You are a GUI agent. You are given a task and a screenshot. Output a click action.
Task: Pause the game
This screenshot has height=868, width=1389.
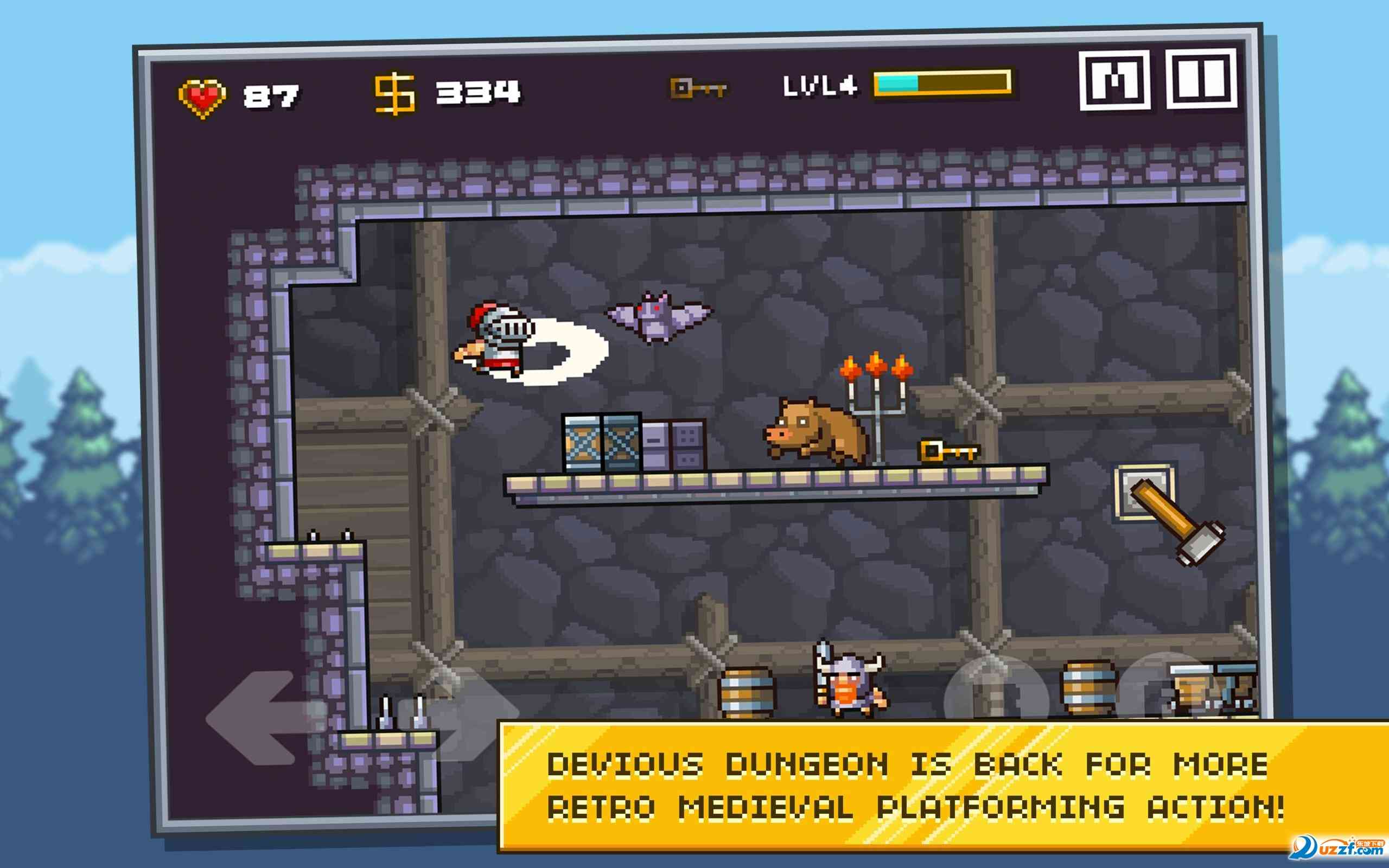click(x=1201, y=79)
